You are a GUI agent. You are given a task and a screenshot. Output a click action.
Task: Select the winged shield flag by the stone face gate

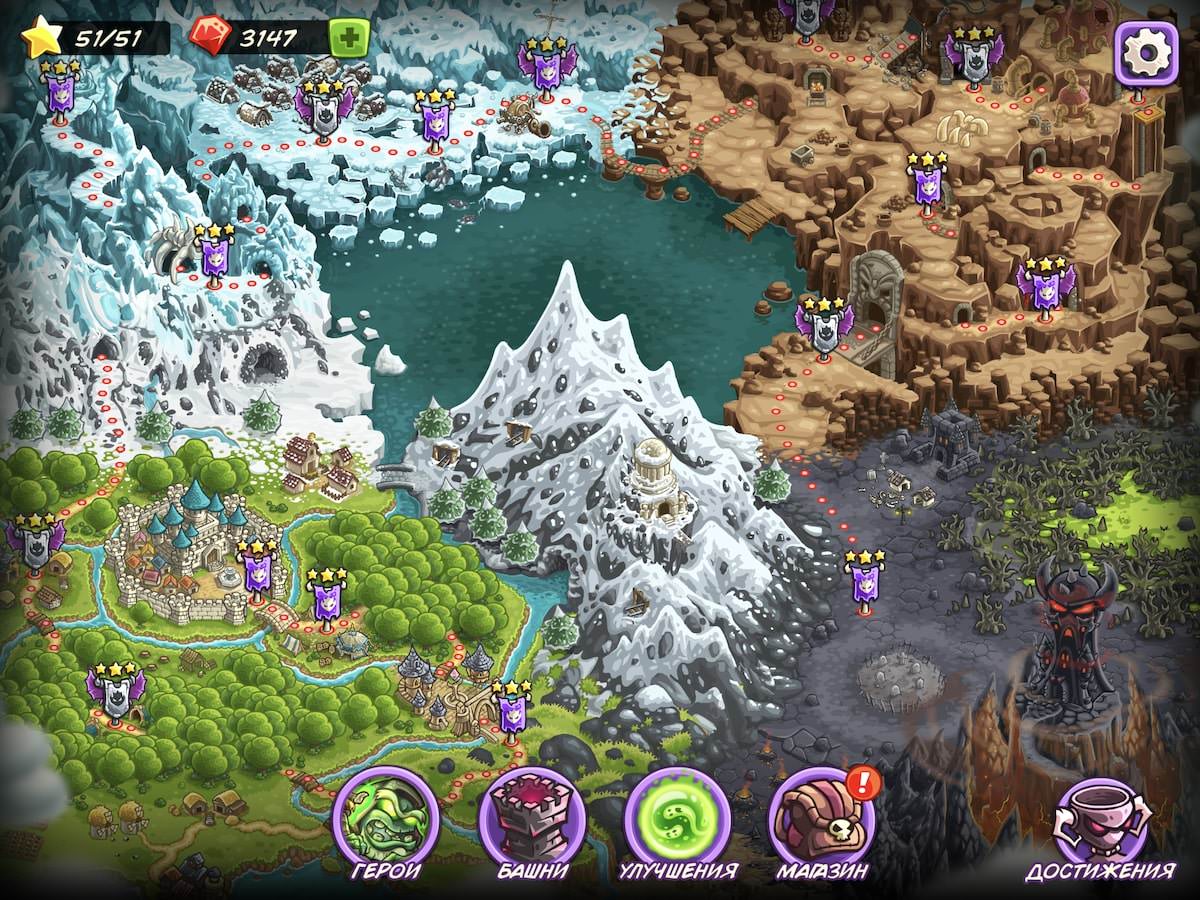point(824,327)
